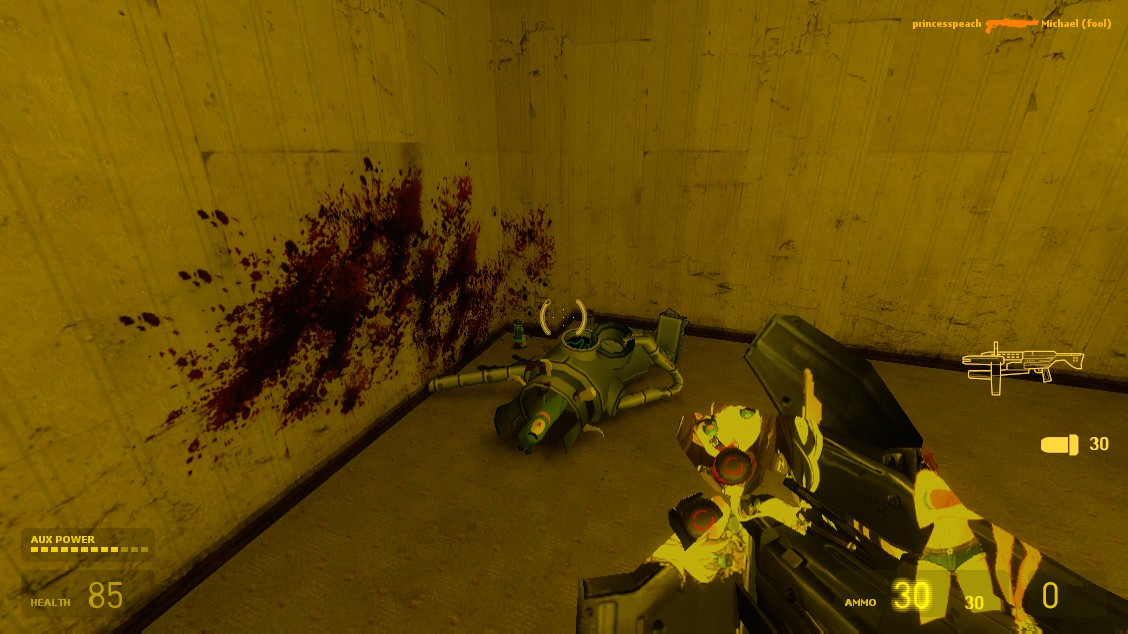
Task: Click the bullet ammo pickup icon
Action: click(x=1059, y=444)
